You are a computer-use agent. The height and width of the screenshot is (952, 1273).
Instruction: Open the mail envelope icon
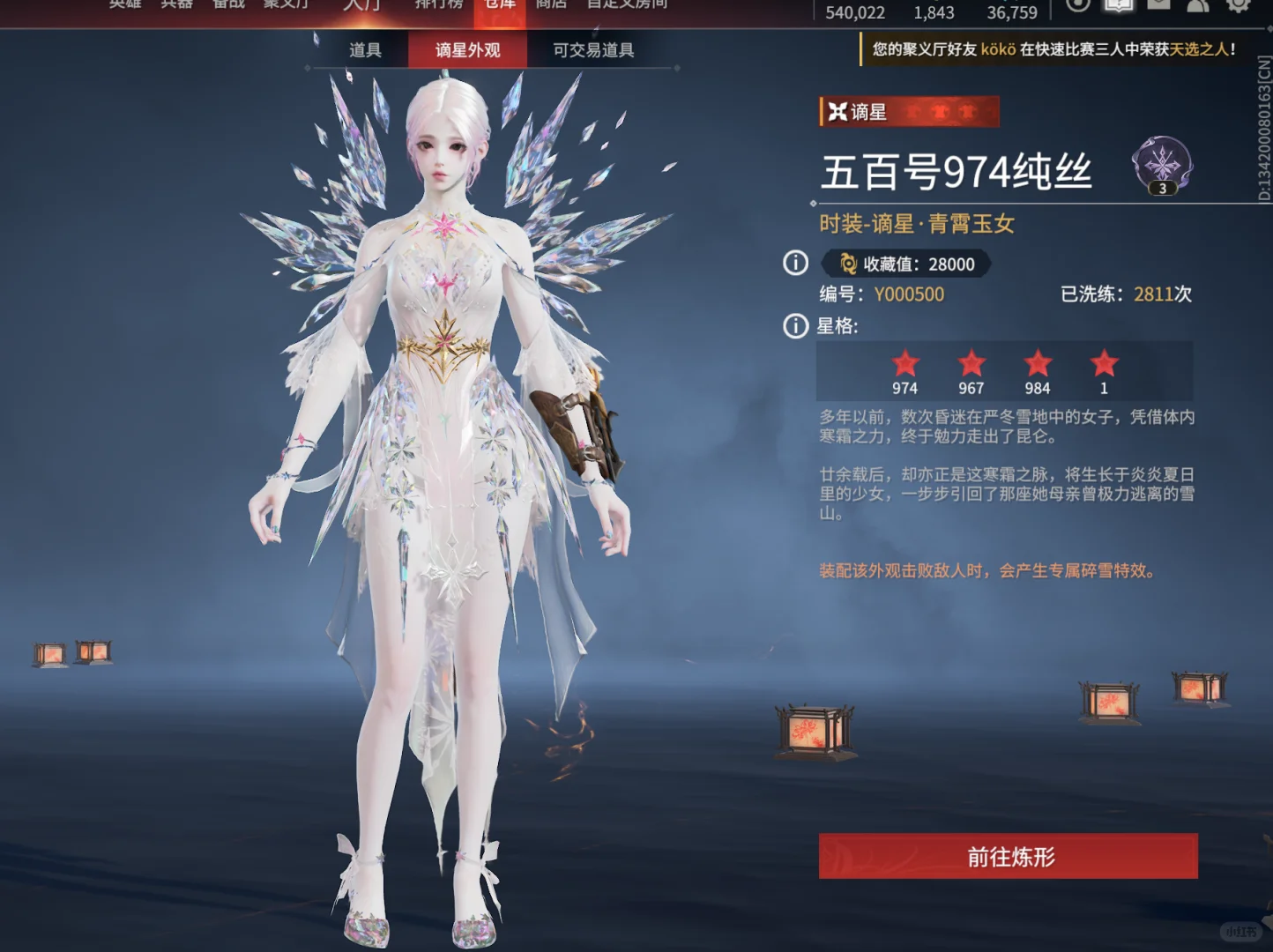(x=1158, y=5)
